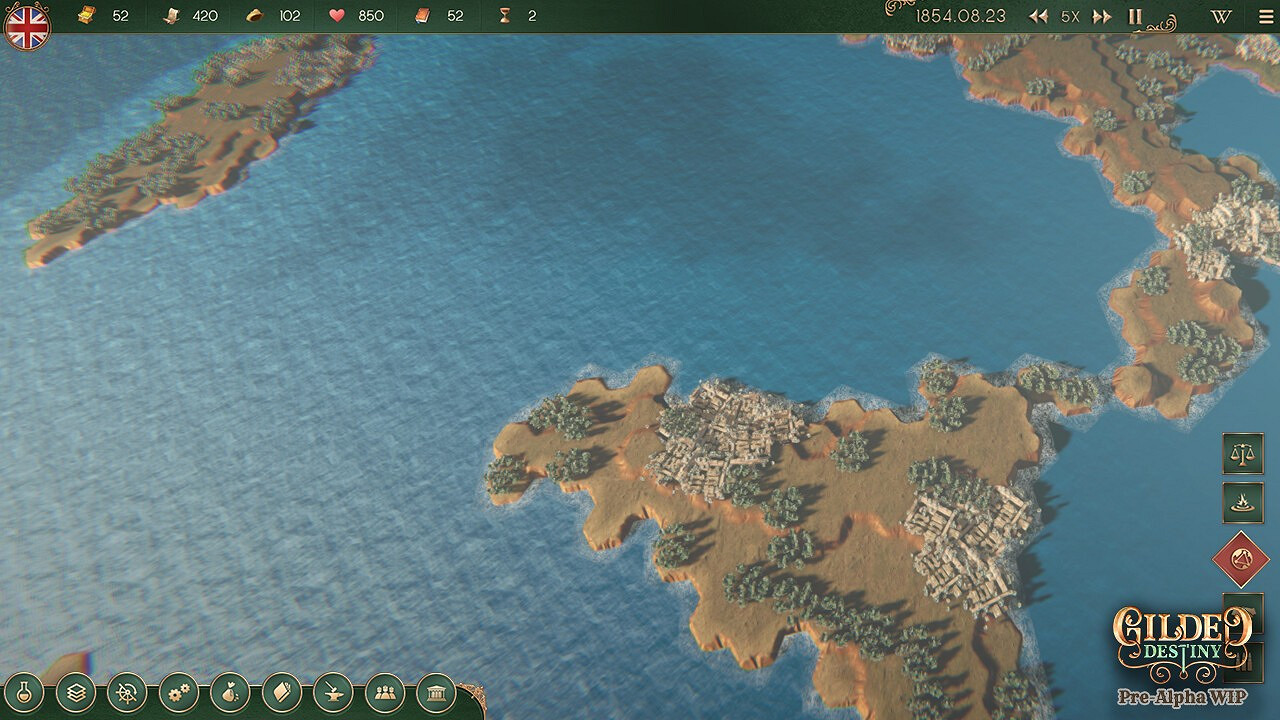Click the W button near top right

click(x=1219, y=16)
